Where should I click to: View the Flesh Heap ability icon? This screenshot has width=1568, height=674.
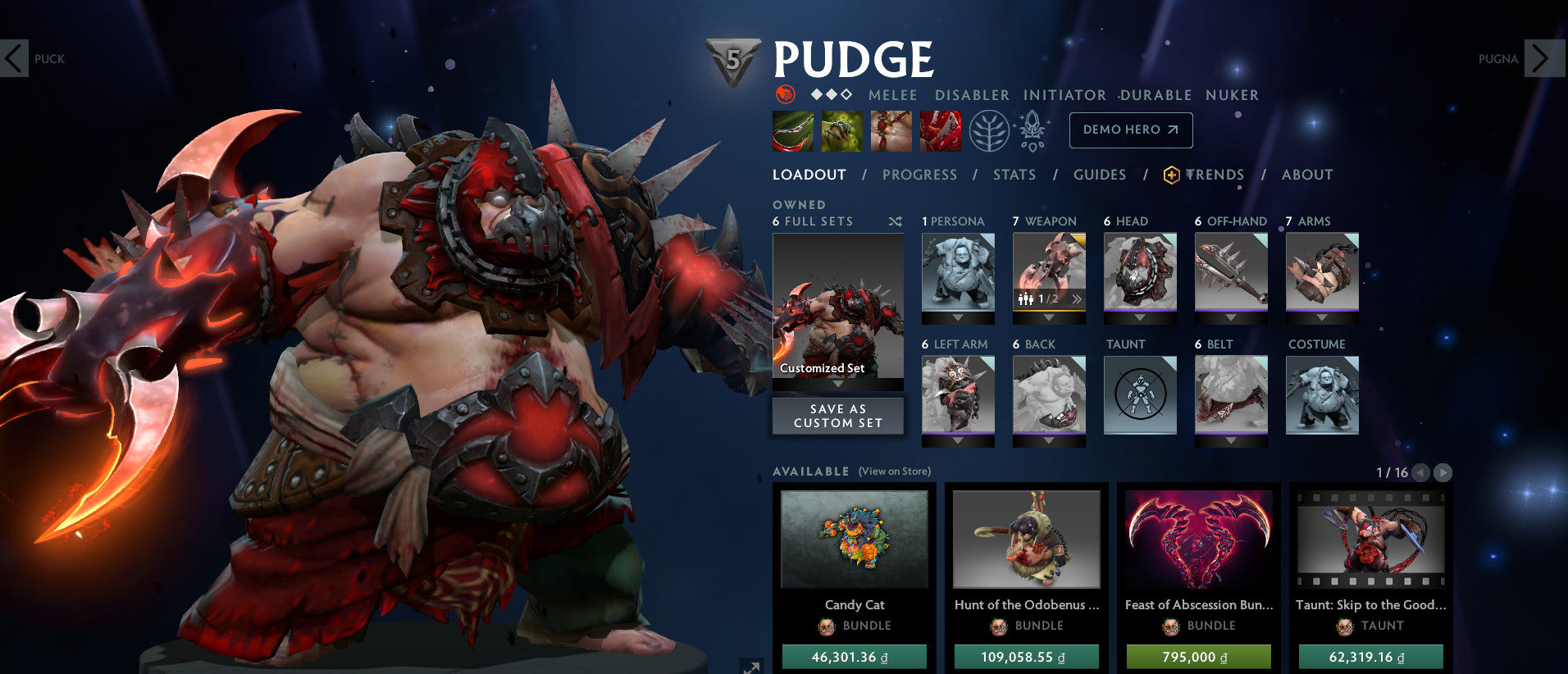coord(891,131)
